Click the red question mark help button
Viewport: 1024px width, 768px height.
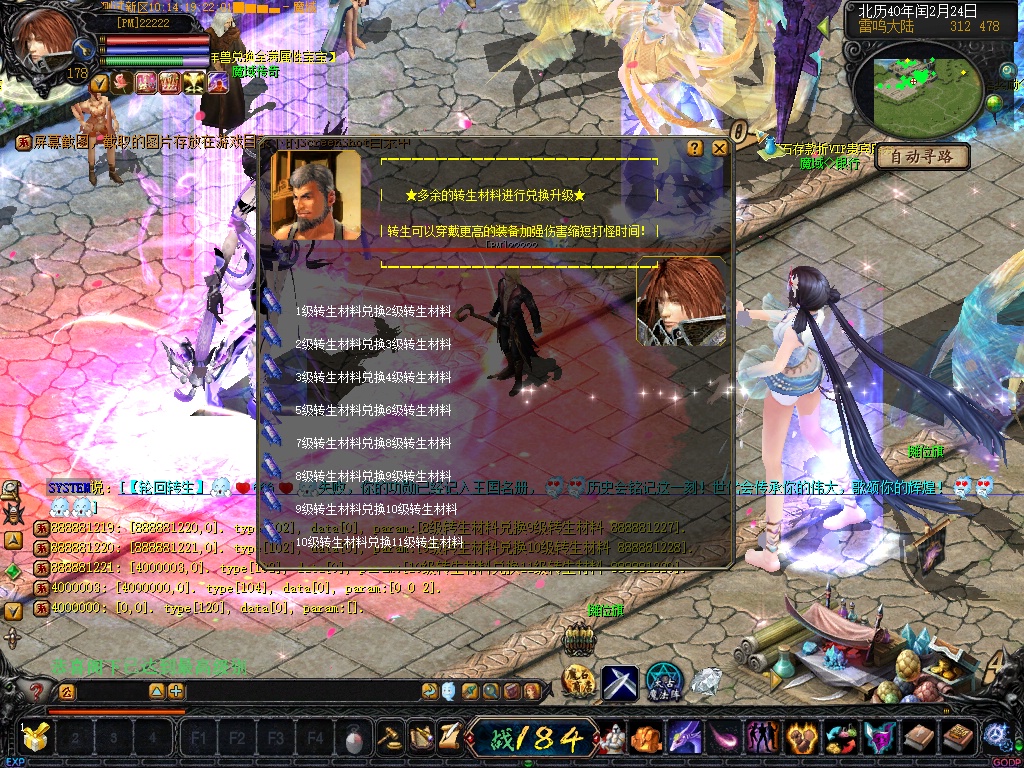[37, 691]
